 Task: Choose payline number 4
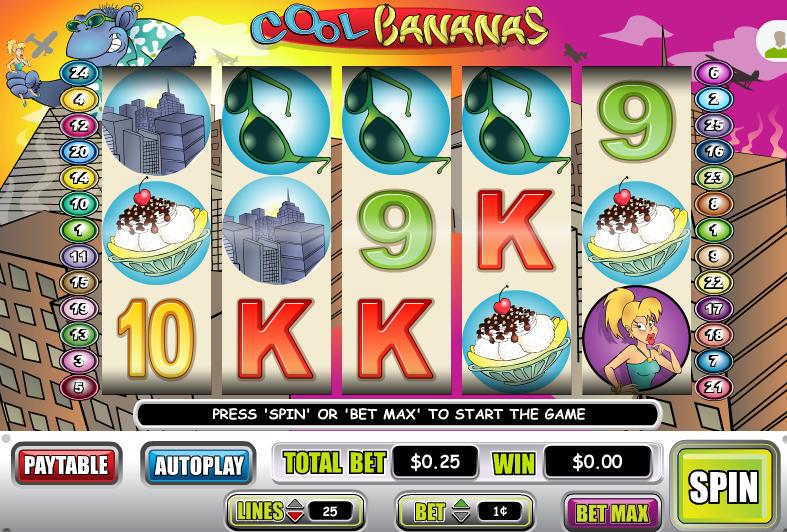pyautogui.click(x=78, y=99)
